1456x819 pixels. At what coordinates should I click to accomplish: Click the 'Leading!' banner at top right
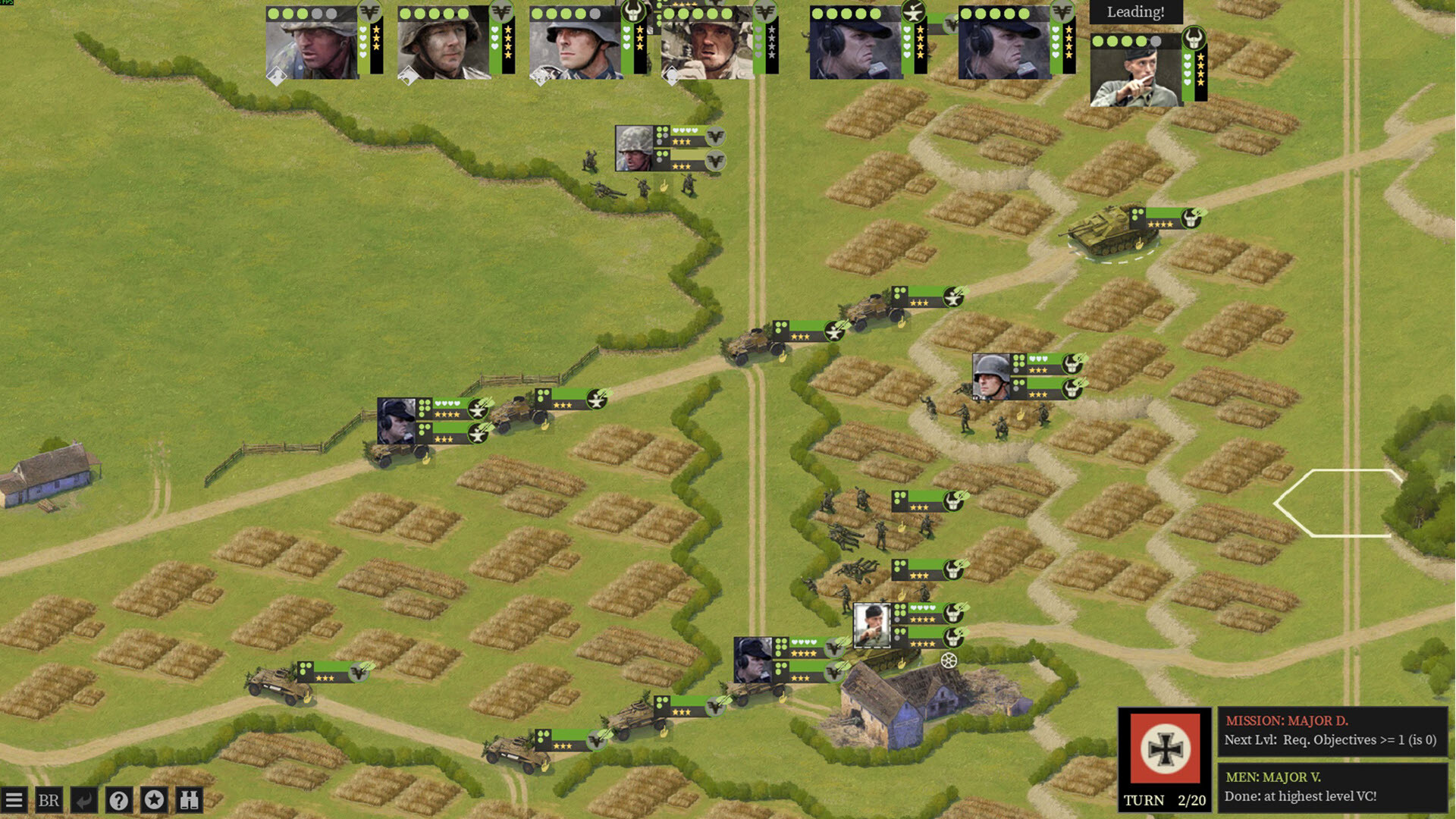click(x=1136, y=12)
